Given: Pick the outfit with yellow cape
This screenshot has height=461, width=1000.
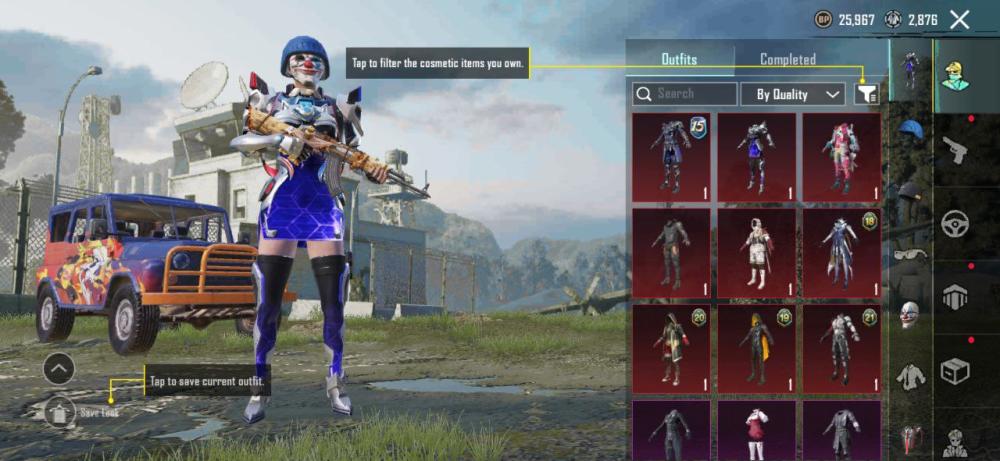Looking at the screenshot, I should [x=756, y=347].
